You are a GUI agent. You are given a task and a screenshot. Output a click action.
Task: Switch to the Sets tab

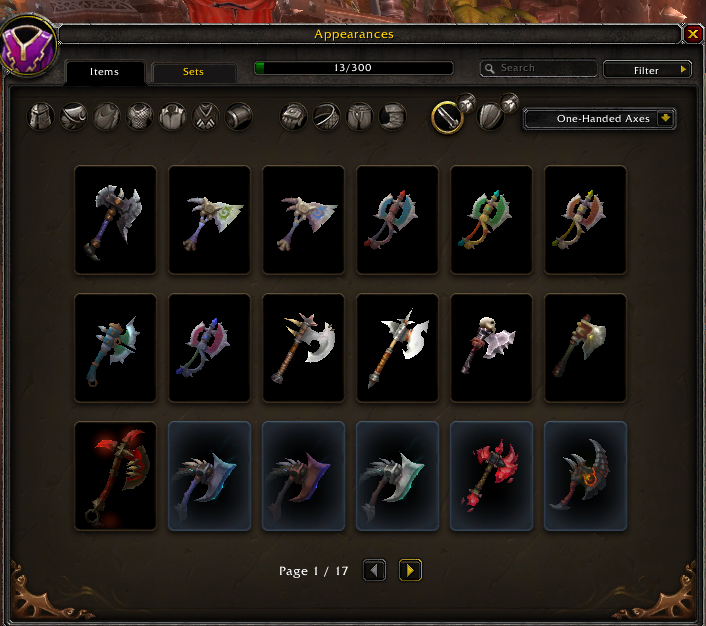(x=193, y=72)
